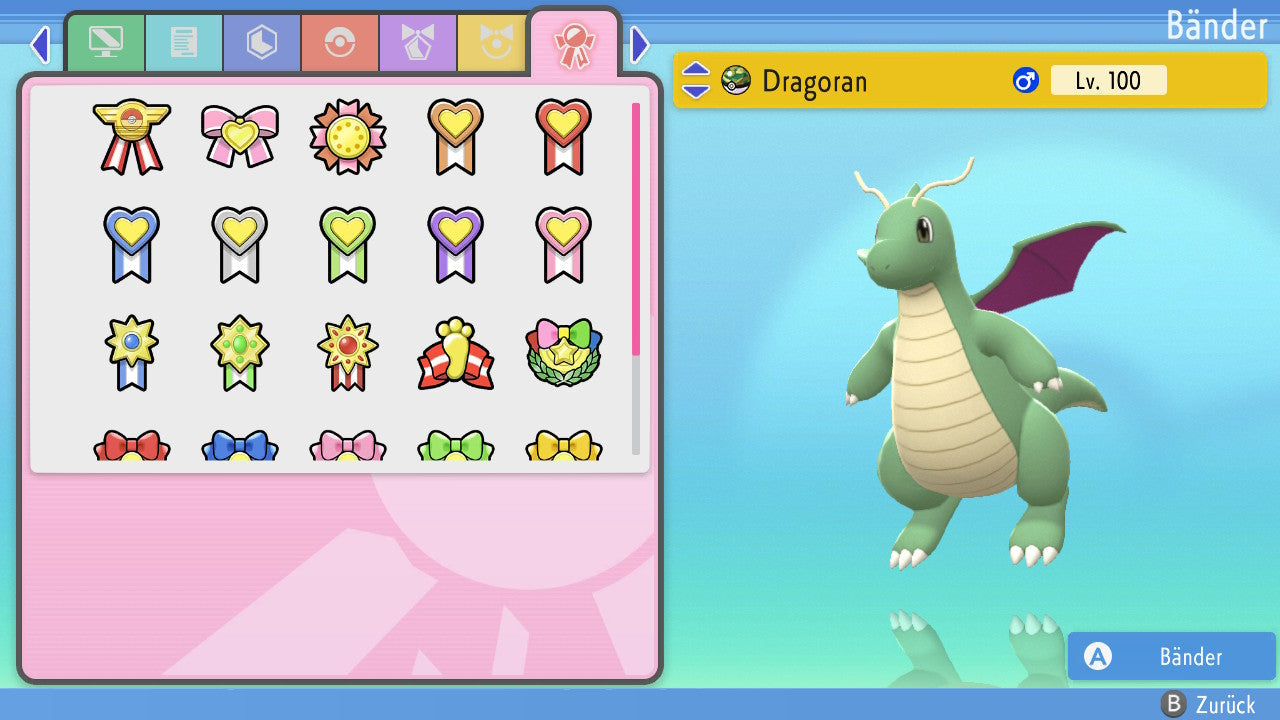
Task: Switch to the green monitor tab
Action: (x=105, y=43)
